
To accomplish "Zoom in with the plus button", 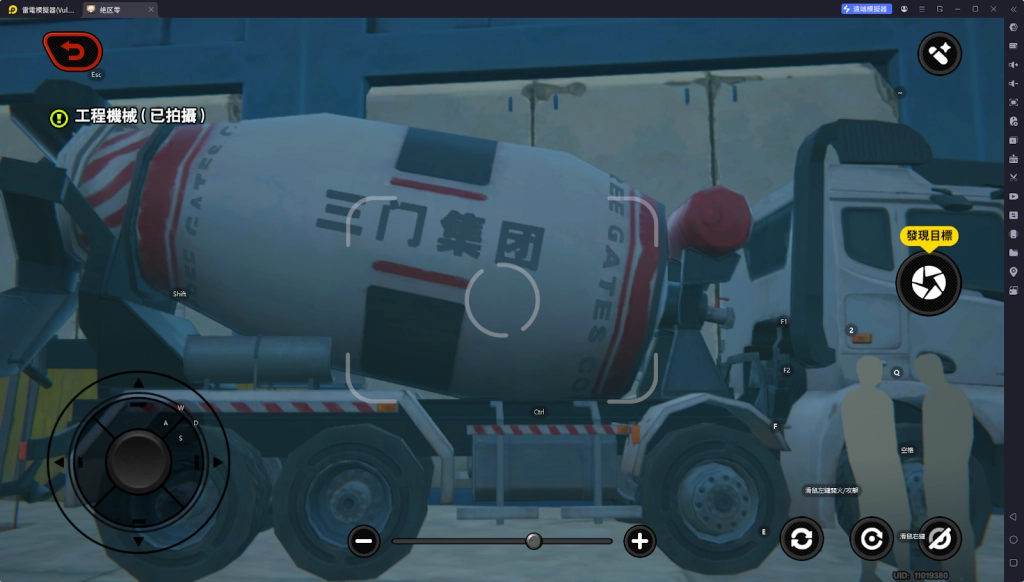I will coord(640,542).
